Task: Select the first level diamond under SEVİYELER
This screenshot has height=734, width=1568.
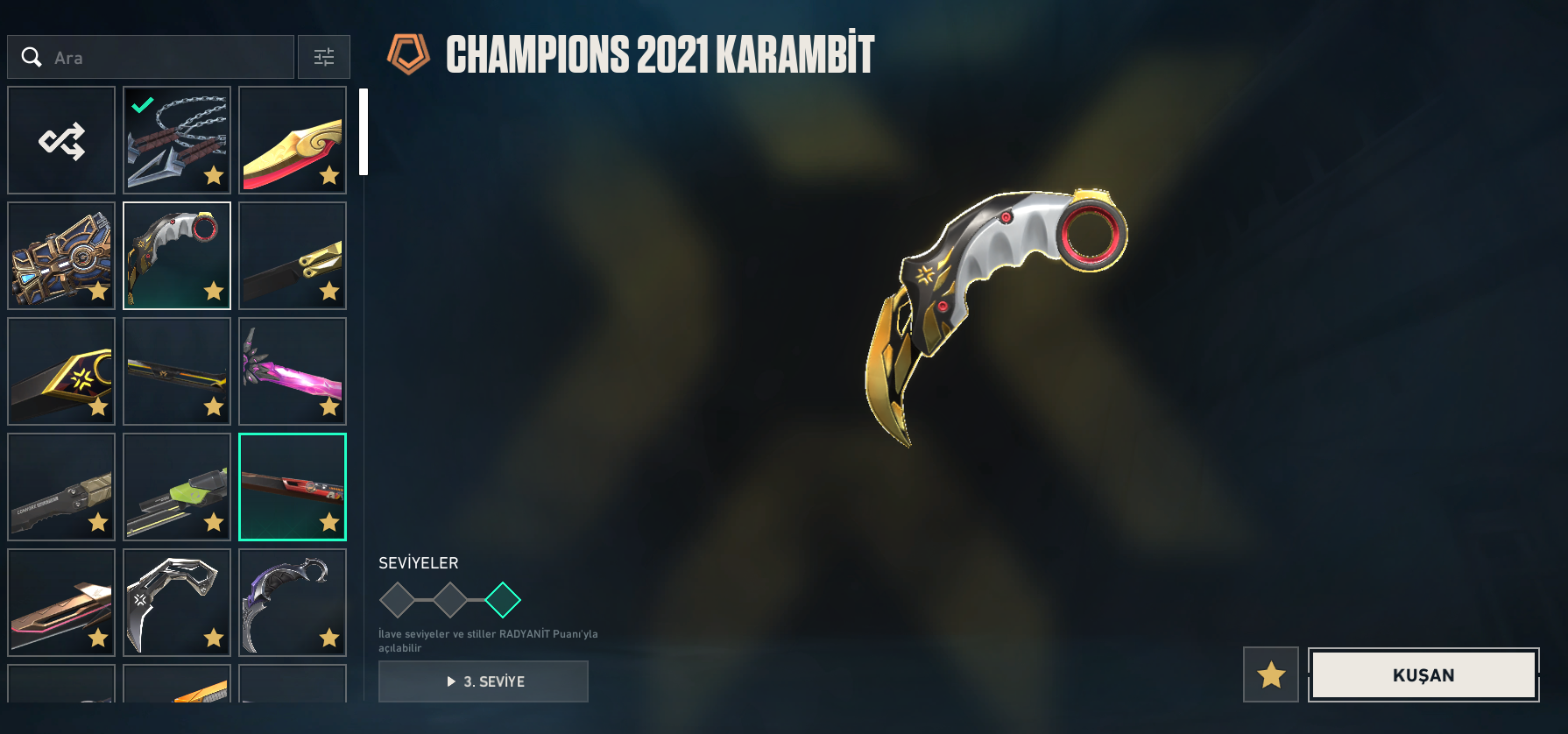Action: point(398,600)
